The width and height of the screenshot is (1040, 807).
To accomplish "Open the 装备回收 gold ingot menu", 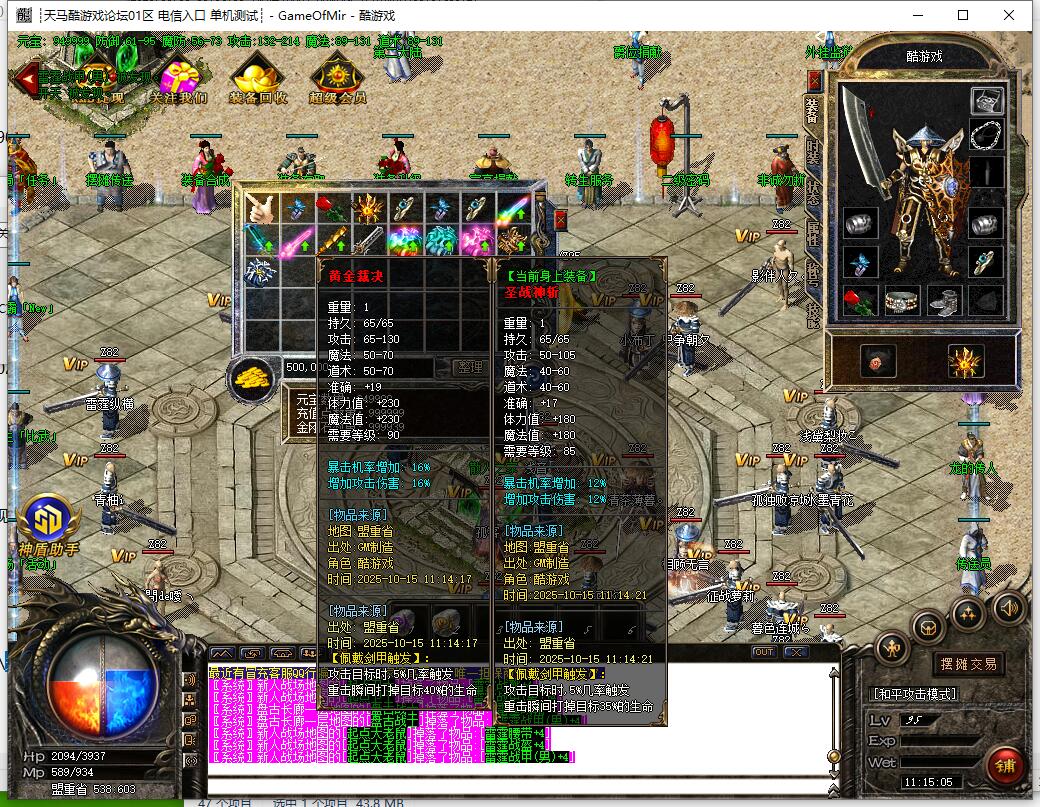I will coord(258,78).
